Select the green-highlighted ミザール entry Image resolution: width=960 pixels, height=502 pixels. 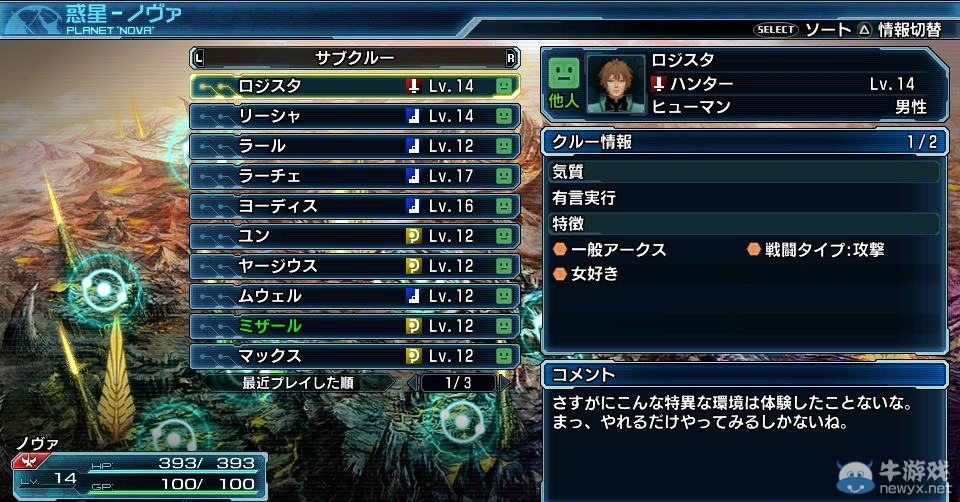[354, 326]
